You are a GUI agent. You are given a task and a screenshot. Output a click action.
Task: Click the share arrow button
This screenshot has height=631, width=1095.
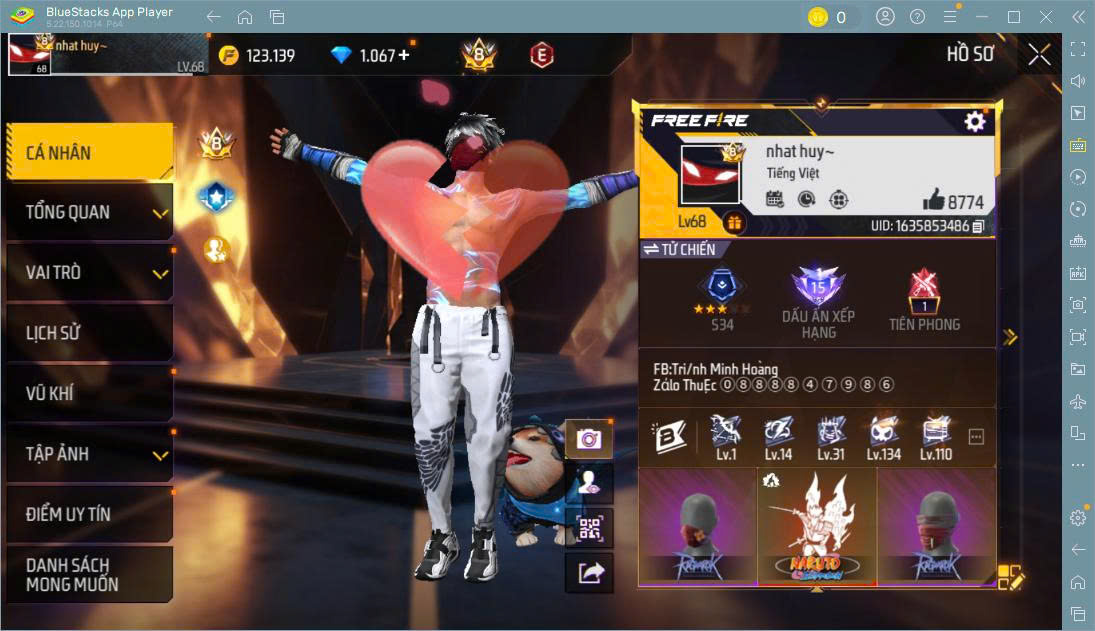pos(589,571)
